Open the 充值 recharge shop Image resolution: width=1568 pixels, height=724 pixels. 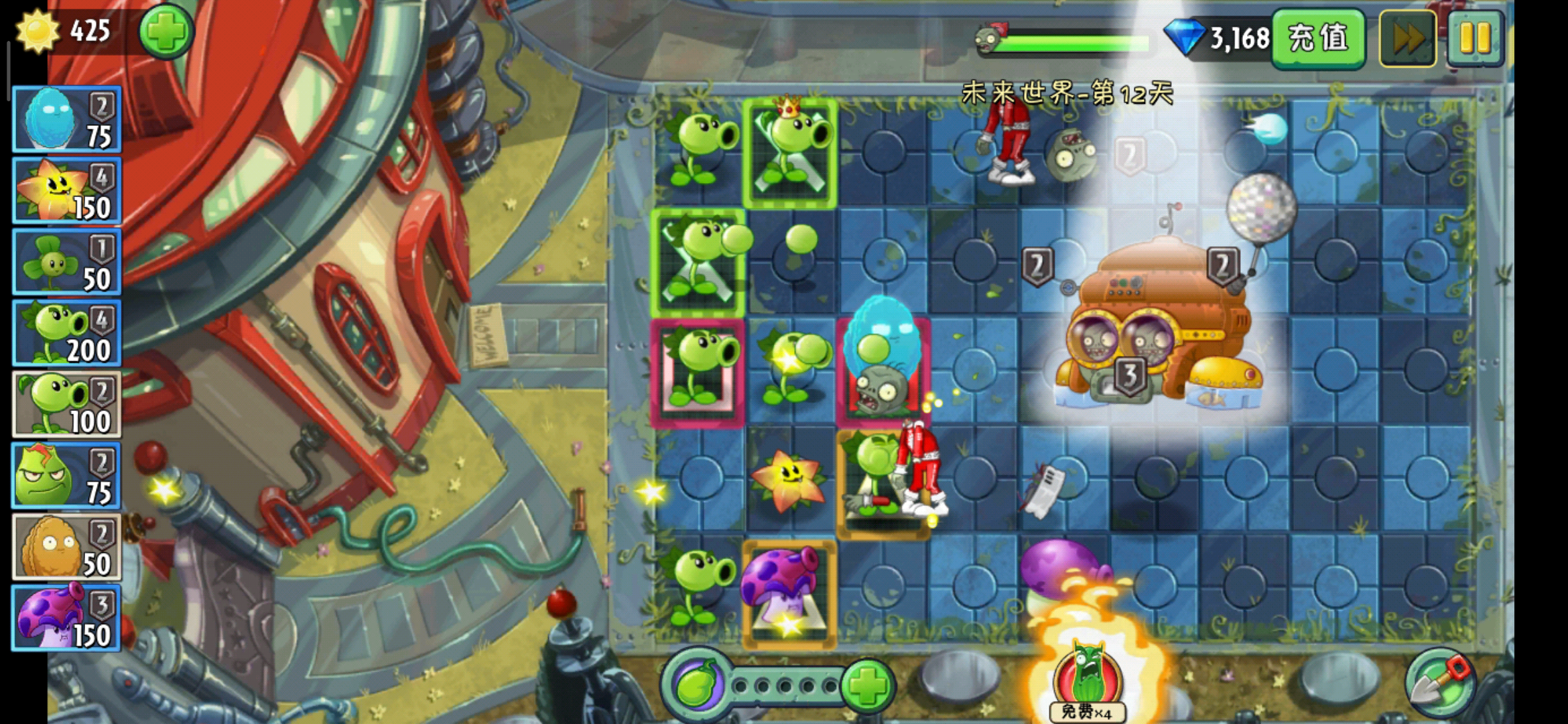[x=1317, y=38]
